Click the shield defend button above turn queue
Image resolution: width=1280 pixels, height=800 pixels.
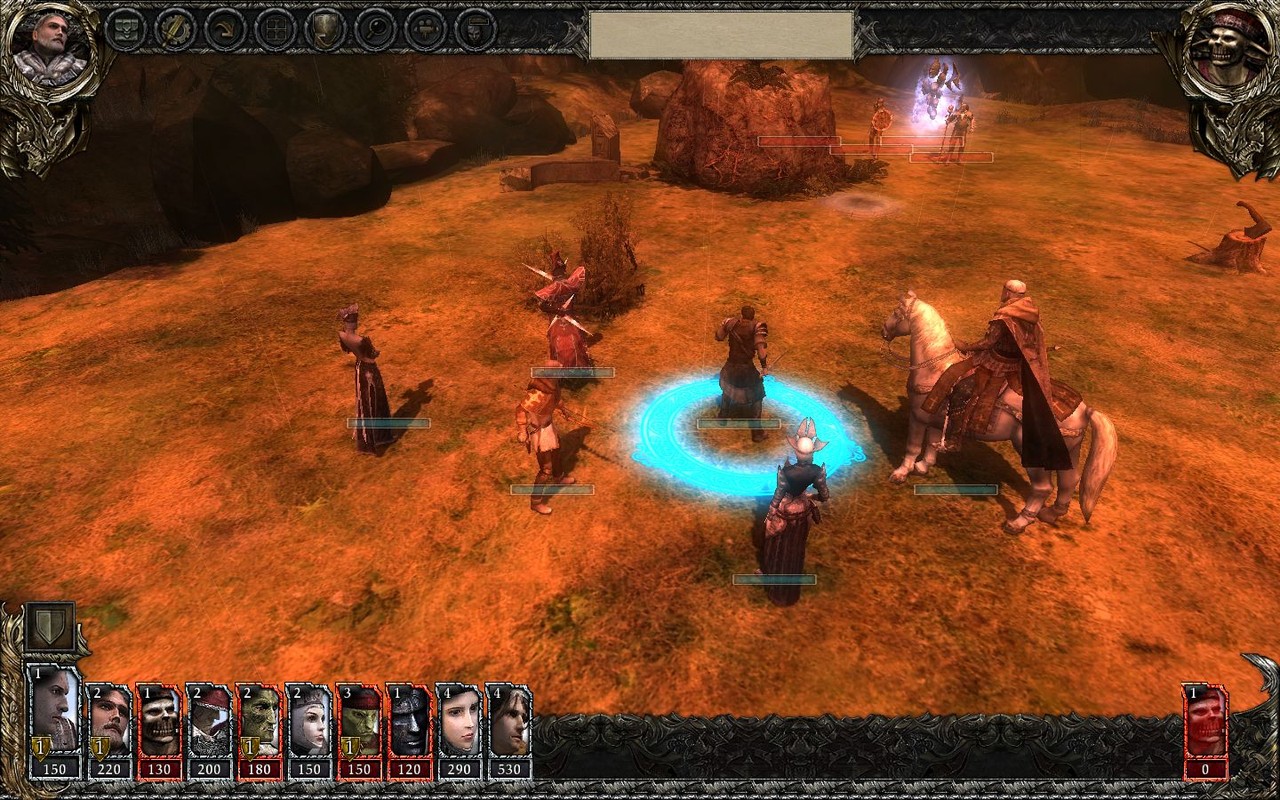(x=49, y=626)
